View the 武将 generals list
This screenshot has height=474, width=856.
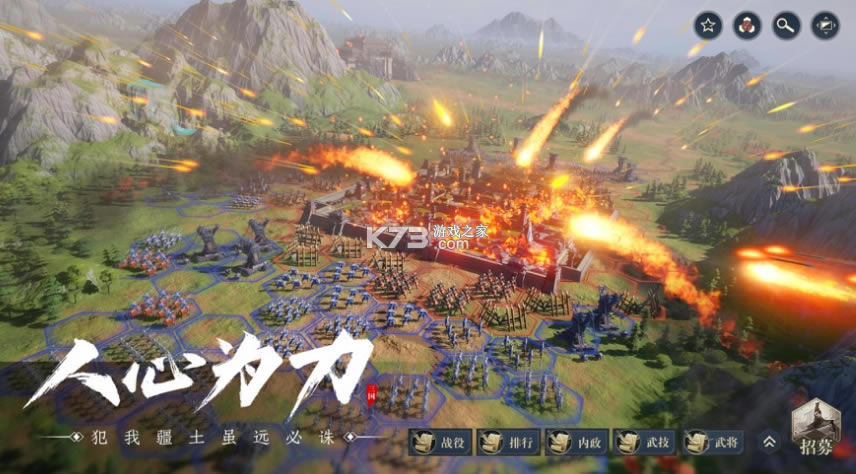[x=714, y=442]
